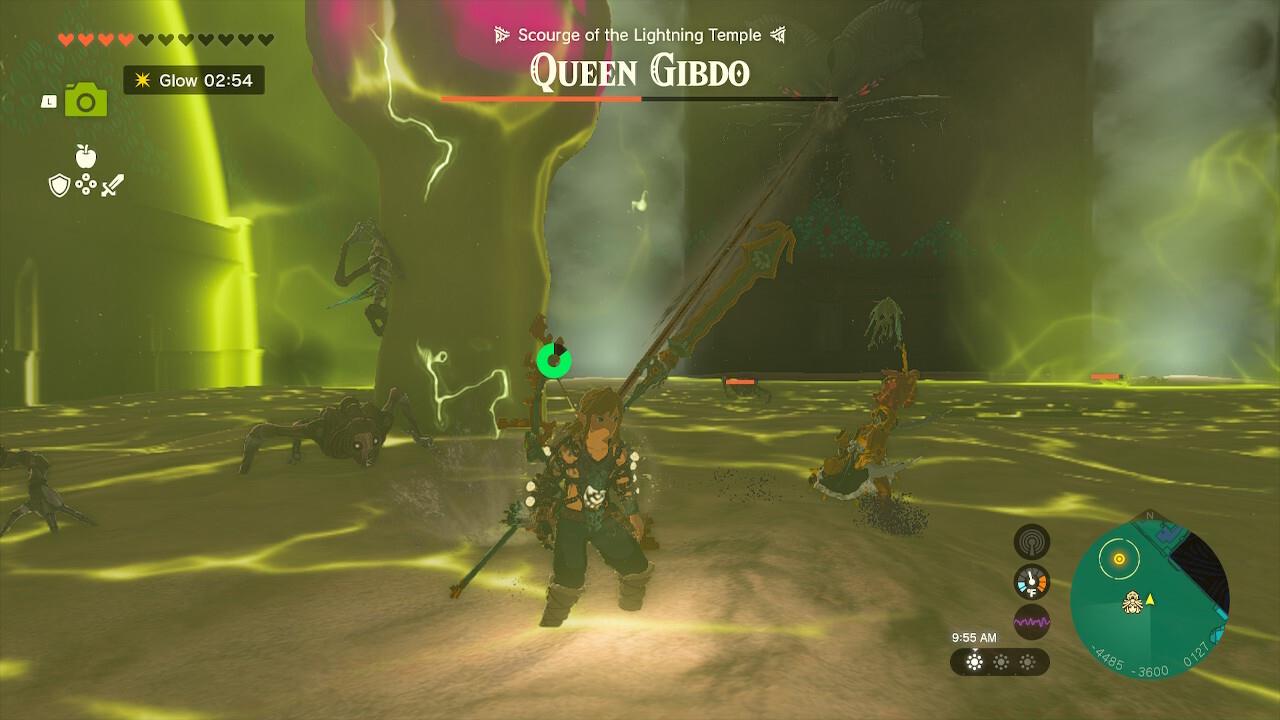
Task: Select the Queen Gibdo icon on minimap
Action: [x=1133, y=602]
